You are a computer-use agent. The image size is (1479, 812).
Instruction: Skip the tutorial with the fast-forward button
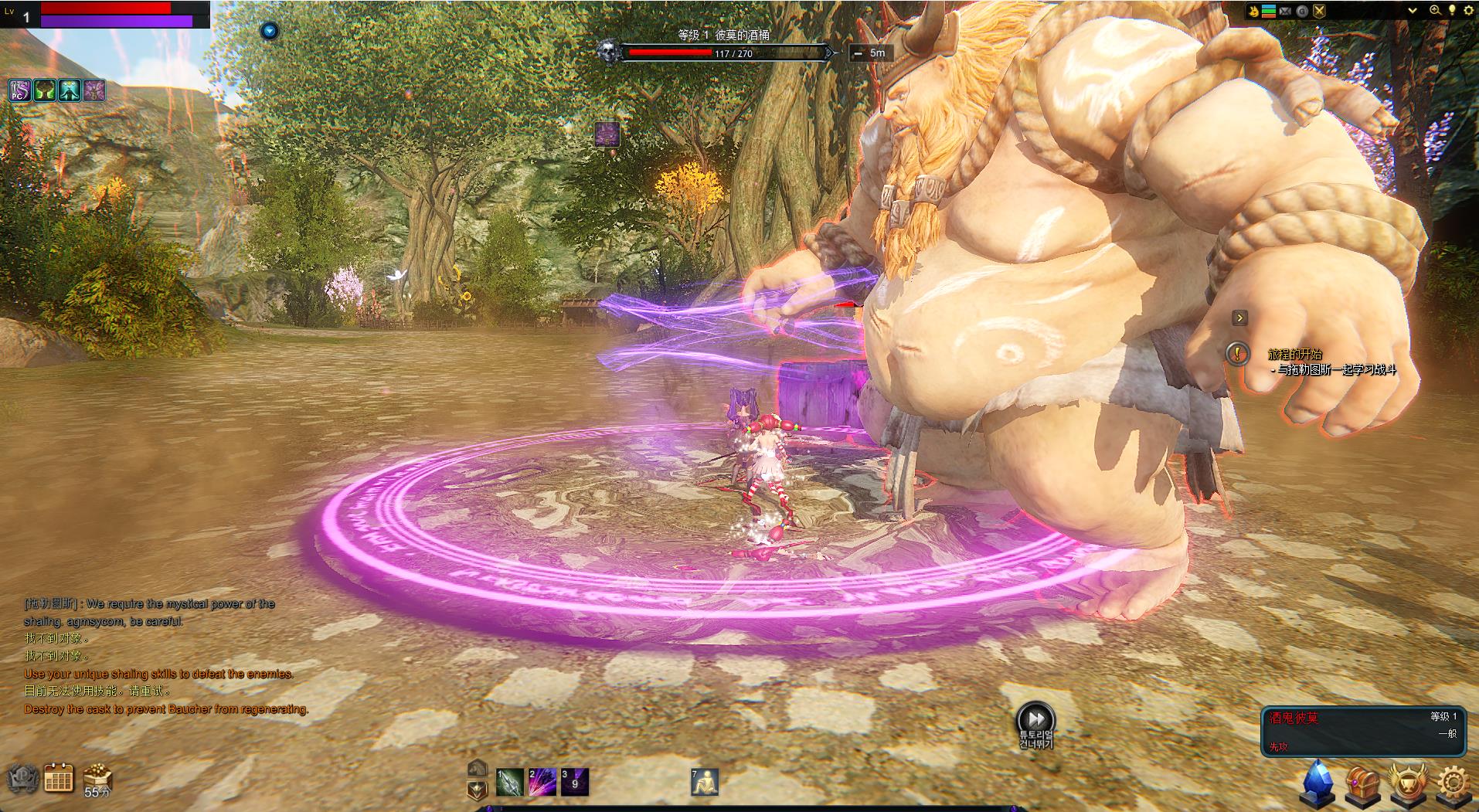pyautogui.click(x=1035, y=718)
